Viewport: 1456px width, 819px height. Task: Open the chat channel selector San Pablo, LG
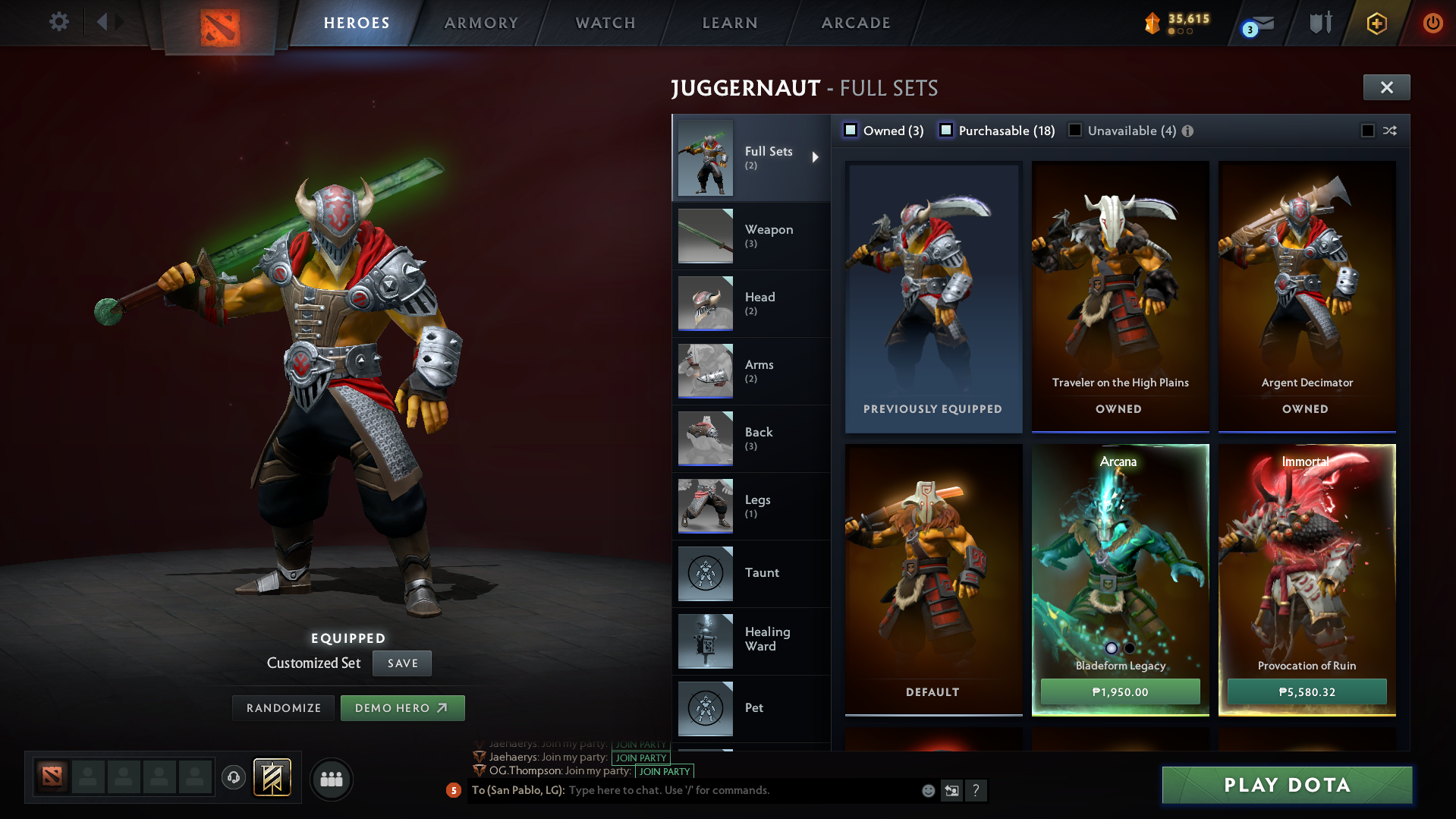[519, 790]
